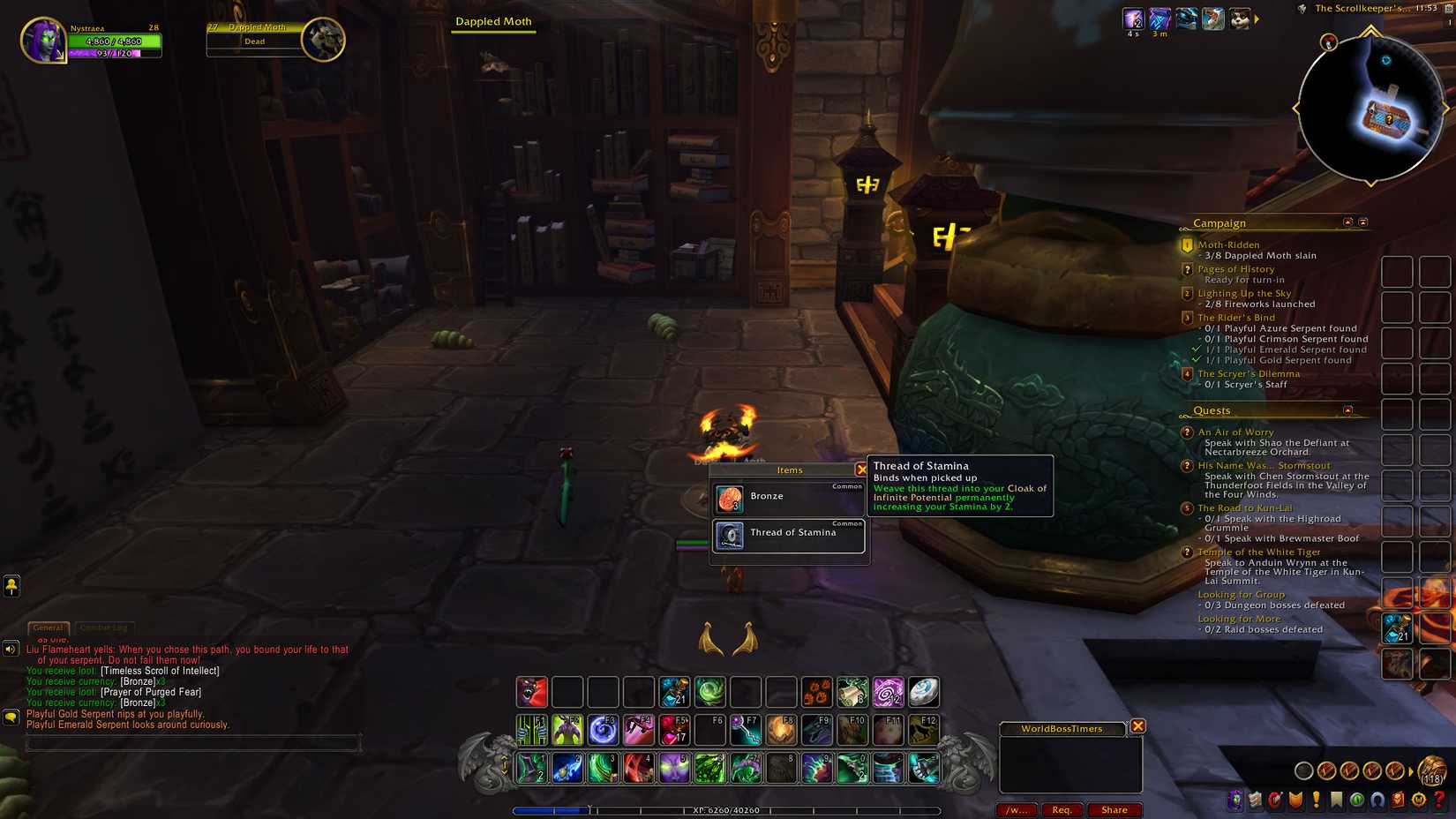Loot Thread of Stamina from the Items window
Viewport: 1456px width, 819px height.
pyautogui.click(x=788, y=533)
